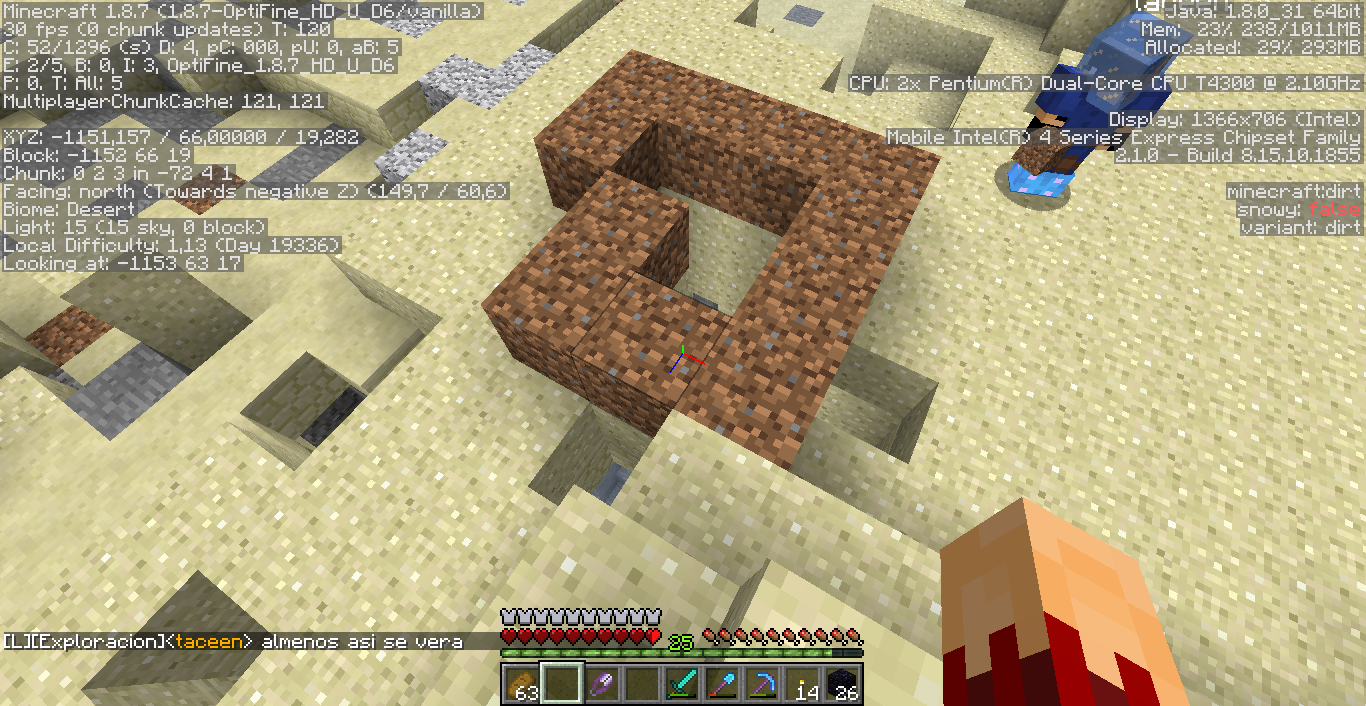Select the torch stack of 14

tap(802, 684)
